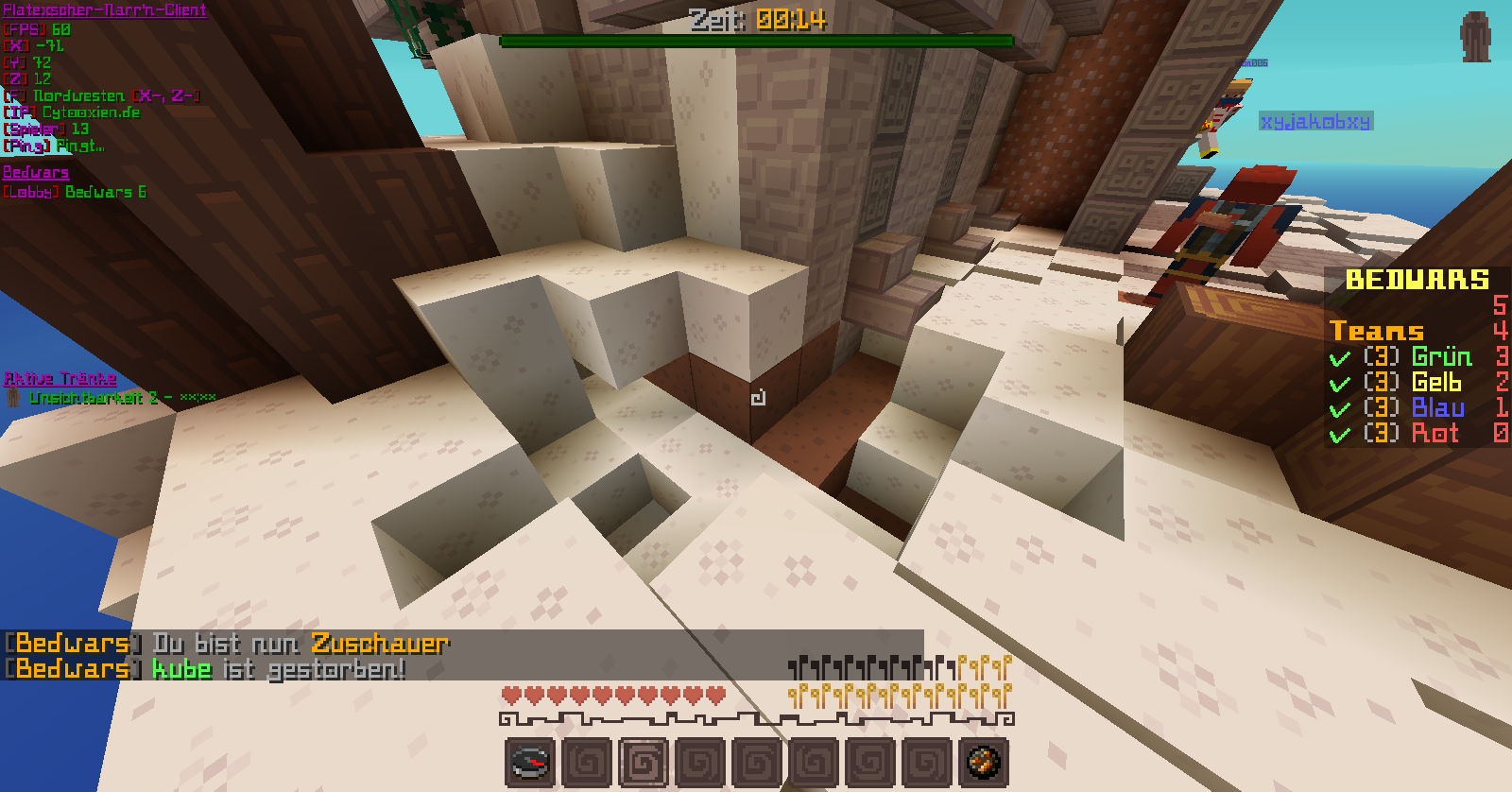The image size is (1512, 792).
Task: Click the 'kube ist gestorben' chat message
Action: point(279,669)
